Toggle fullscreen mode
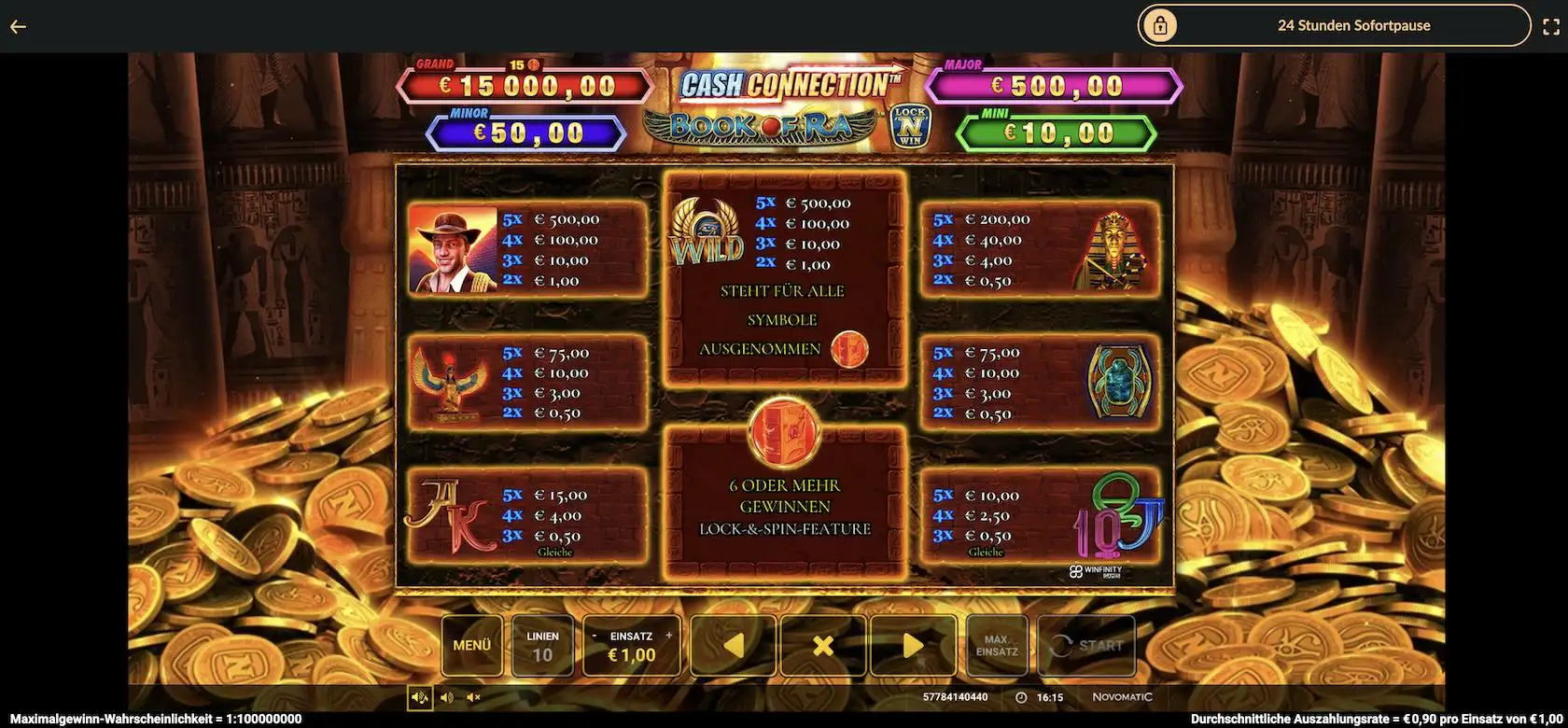Screen dimensions: 1568x728 [1550, 26]
